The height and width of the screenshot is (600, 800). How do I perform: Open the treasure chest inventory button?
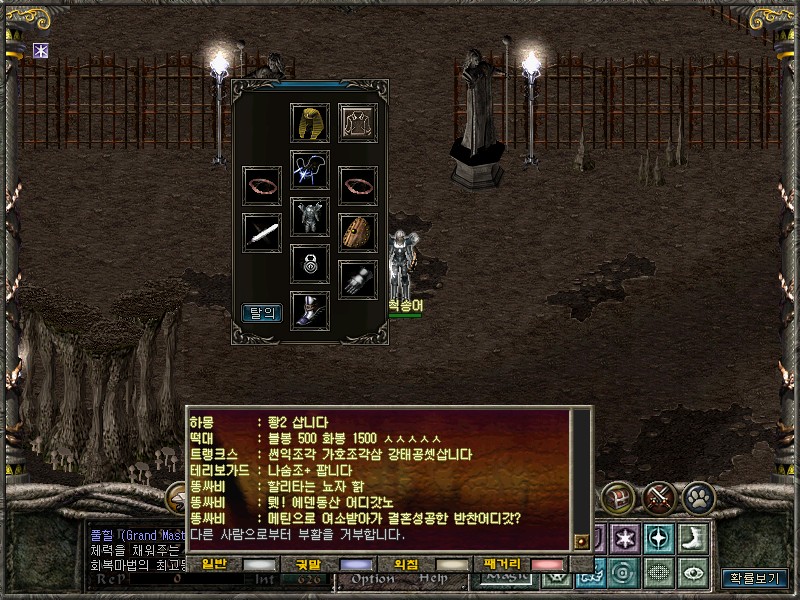pyautogui.click(x=618, y=496)
